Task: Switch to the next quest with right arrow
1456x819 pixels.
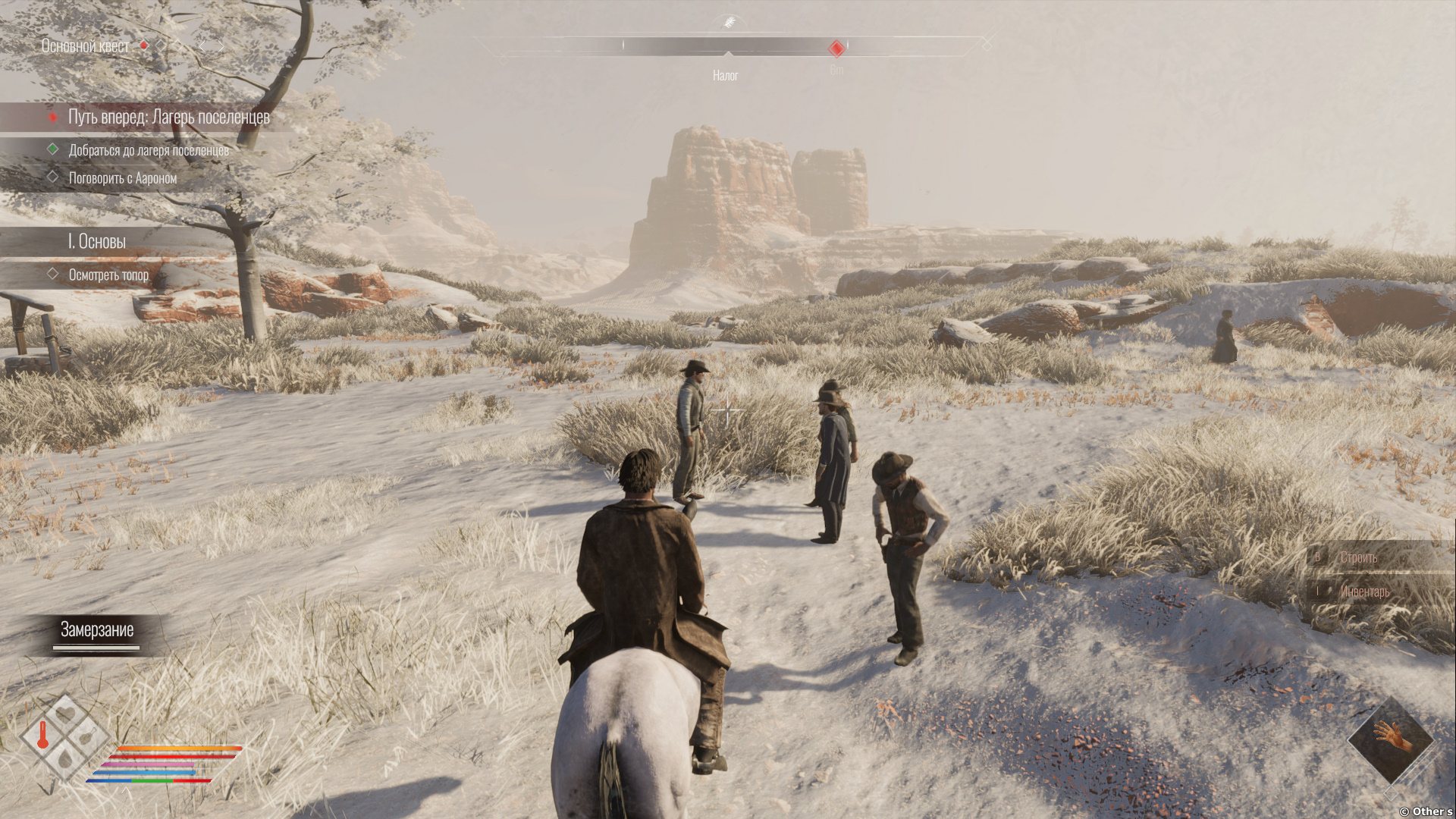Action: (221, 46)
